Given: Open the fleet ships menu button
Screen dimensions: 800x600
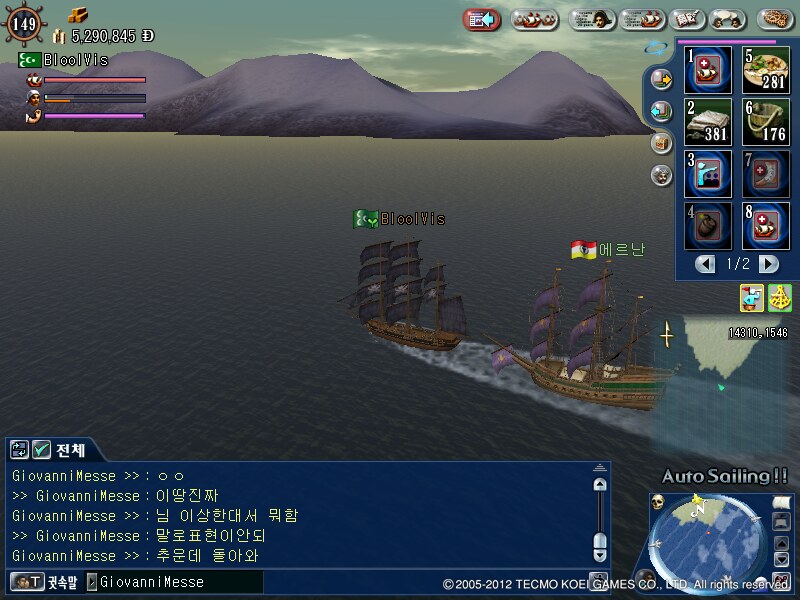Looking at the screenshot, I should (534, 19).
